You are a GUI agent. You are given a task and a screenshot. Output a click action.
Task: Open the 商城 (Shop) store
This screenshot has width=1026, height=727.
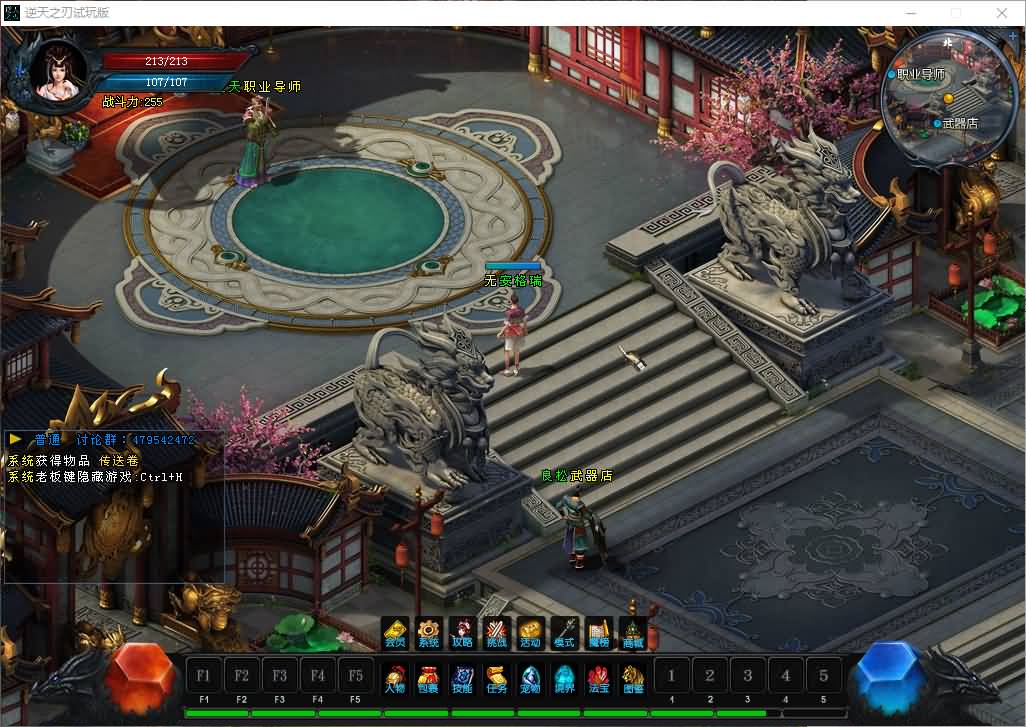click(x=632, y=634)
